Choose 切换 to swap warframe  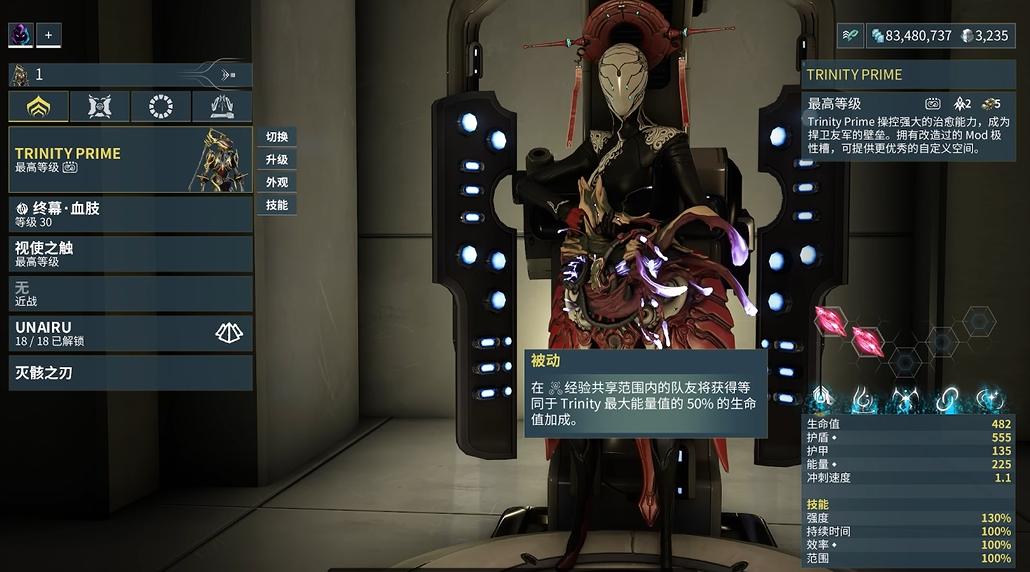tap(277, 137)
